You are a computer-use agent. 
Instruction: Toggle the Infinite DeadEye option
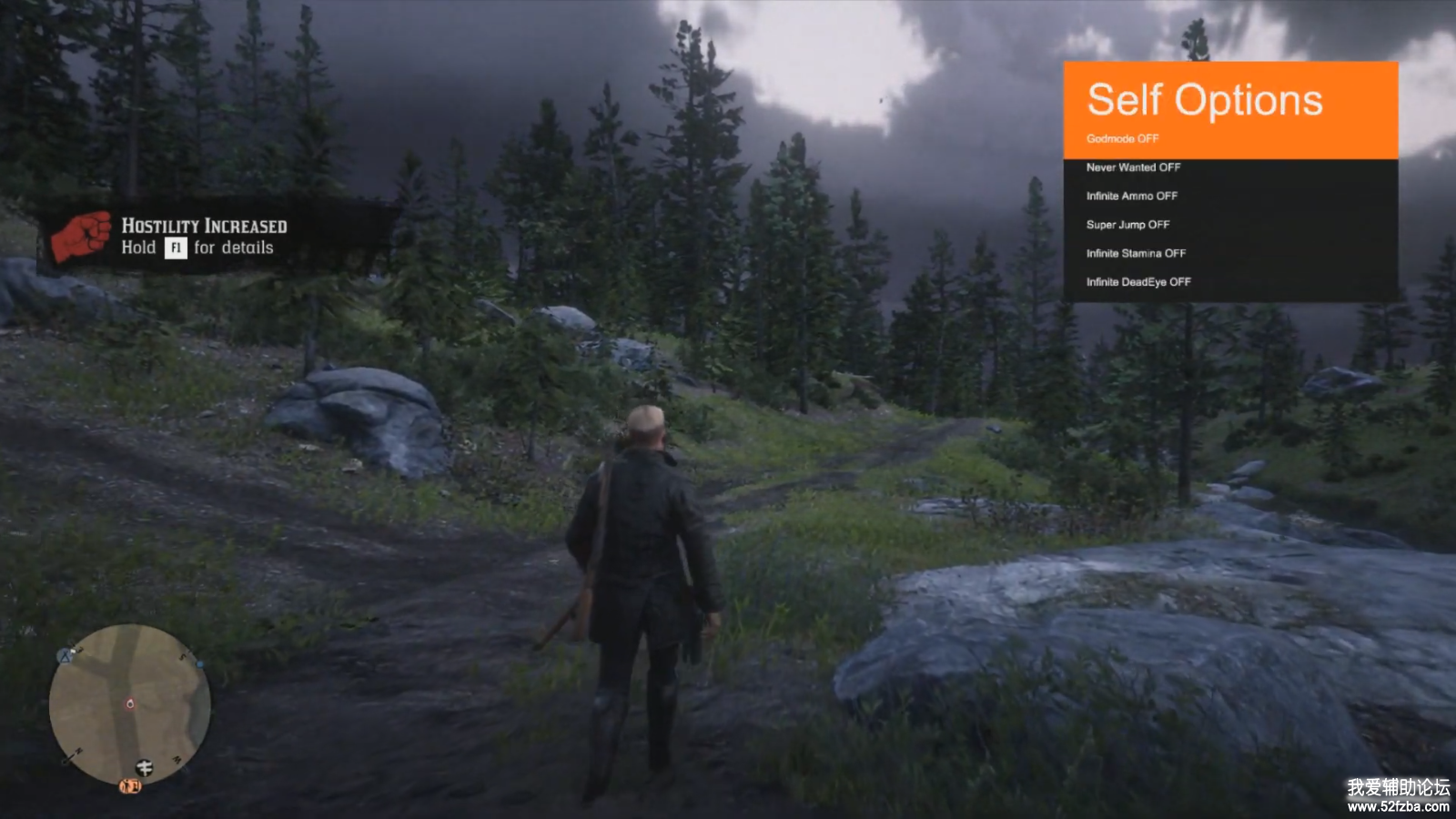(x=1137, y=282)
